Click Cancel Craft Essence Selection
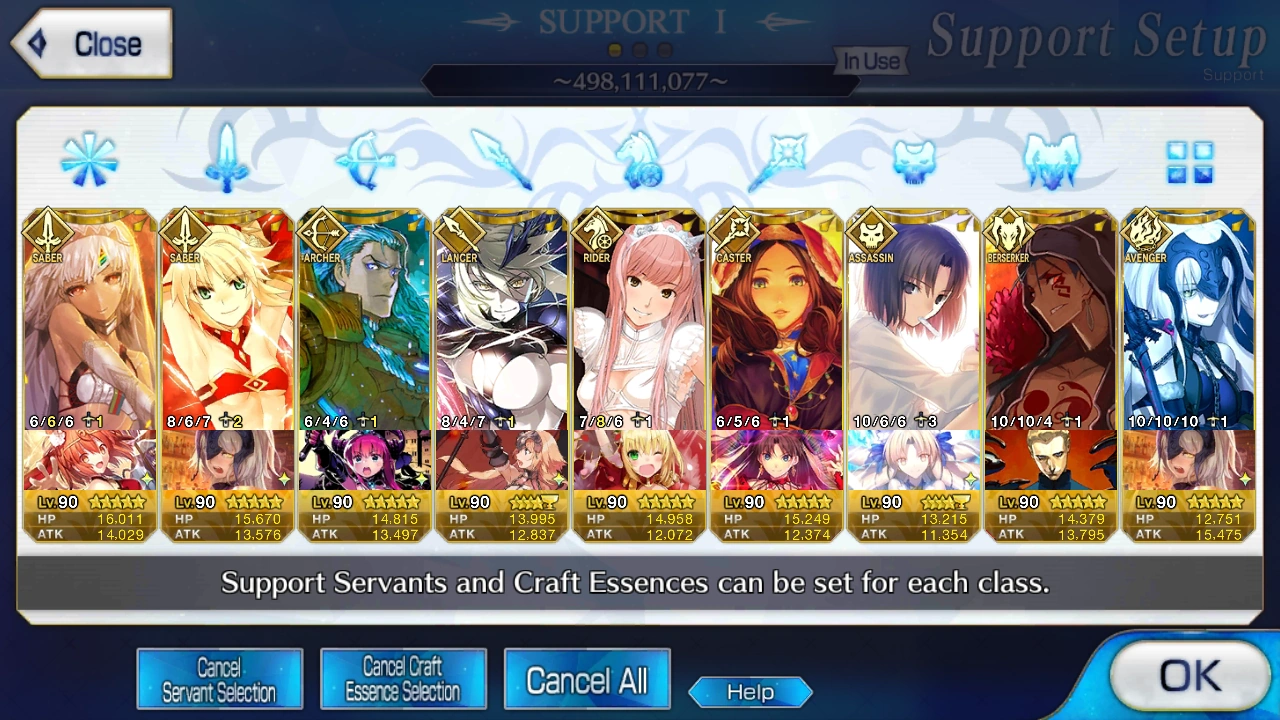1280x720 pixels. point(403,678)
